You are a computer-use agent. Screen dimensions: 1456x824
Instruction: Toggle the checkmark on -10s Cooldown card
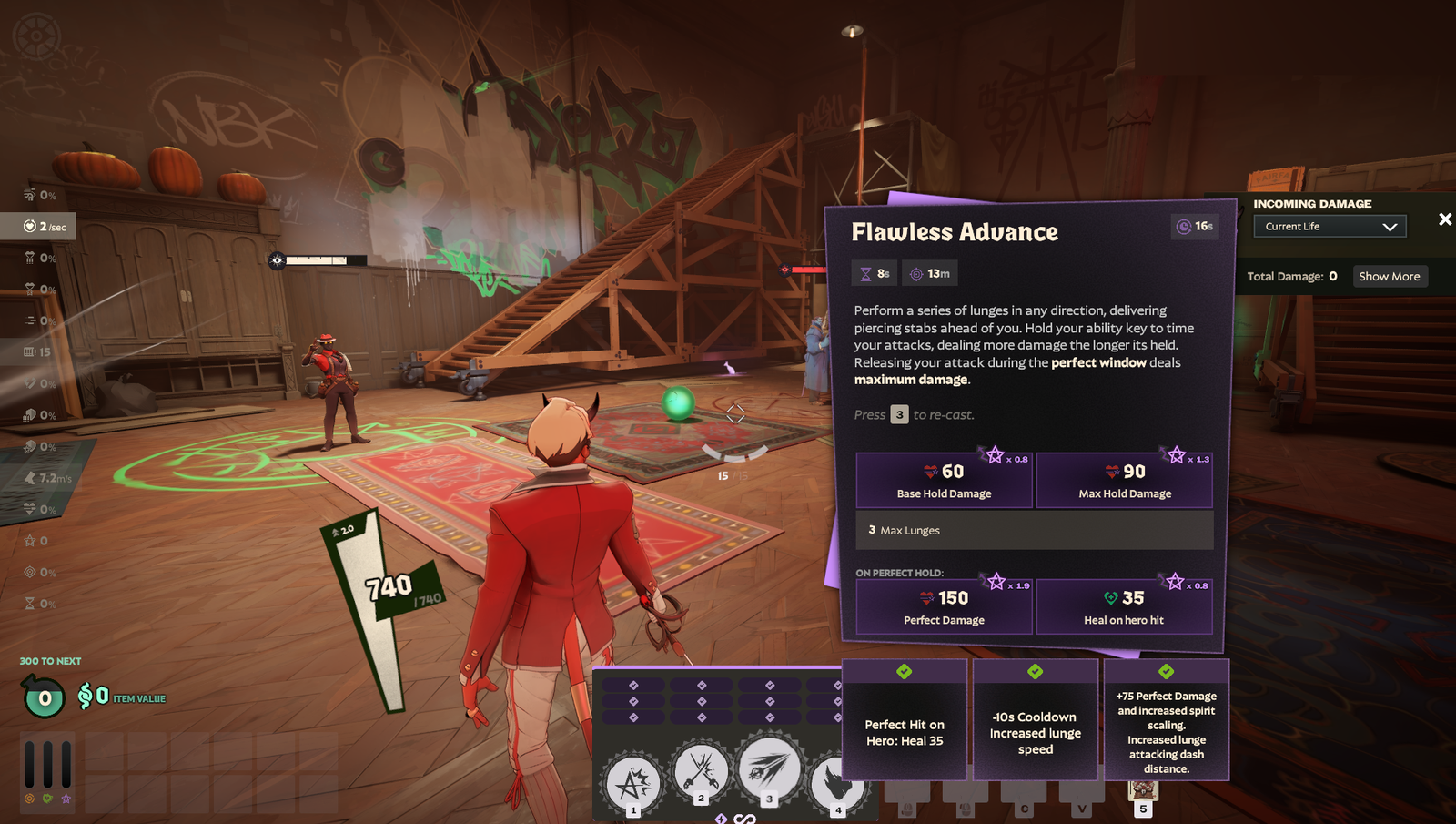click(x=1035, y=672)
